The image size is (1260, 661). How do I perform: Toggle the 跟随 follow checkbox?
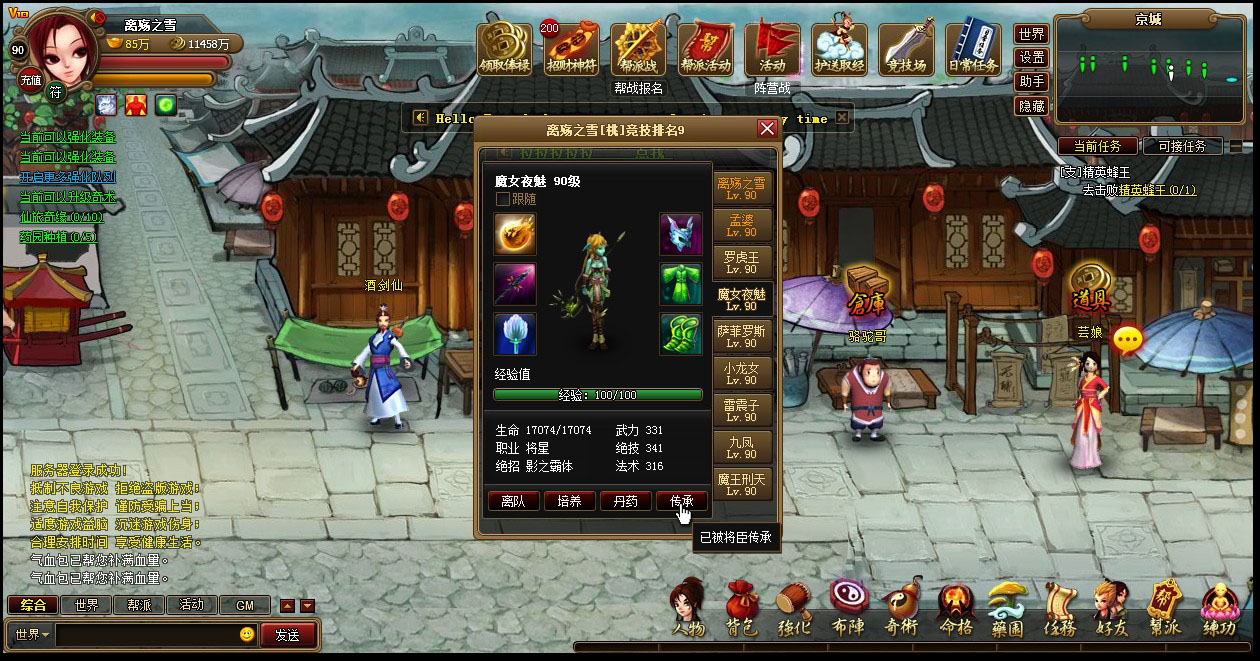(503, 199)
